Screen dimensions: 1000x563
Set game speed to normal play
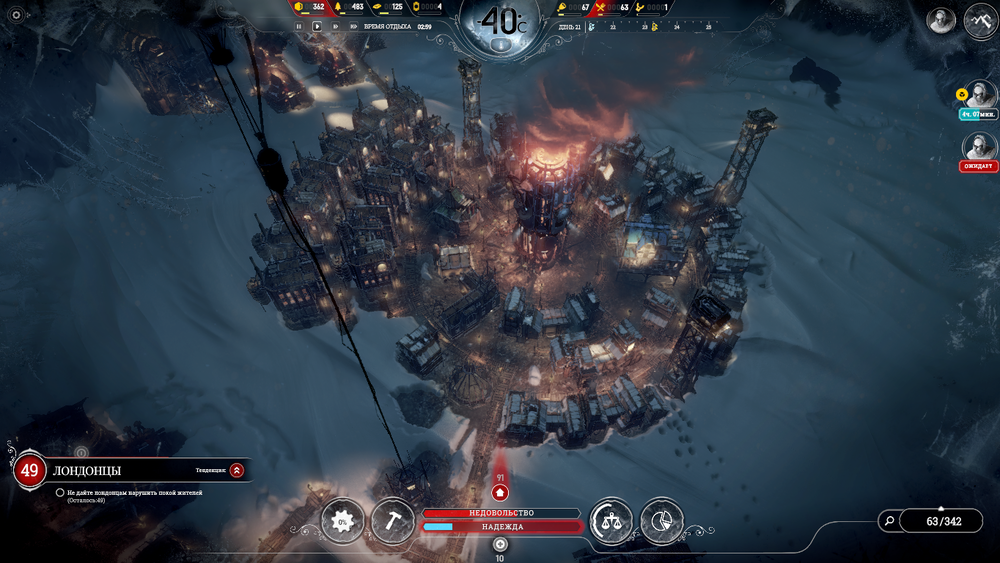pos(318,26)
